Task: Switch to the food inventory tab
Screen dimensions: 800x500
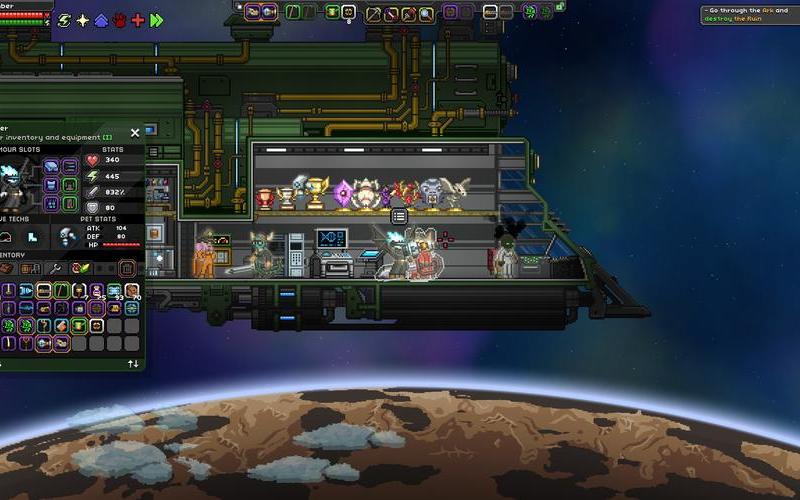Action: tap(79, 269)
